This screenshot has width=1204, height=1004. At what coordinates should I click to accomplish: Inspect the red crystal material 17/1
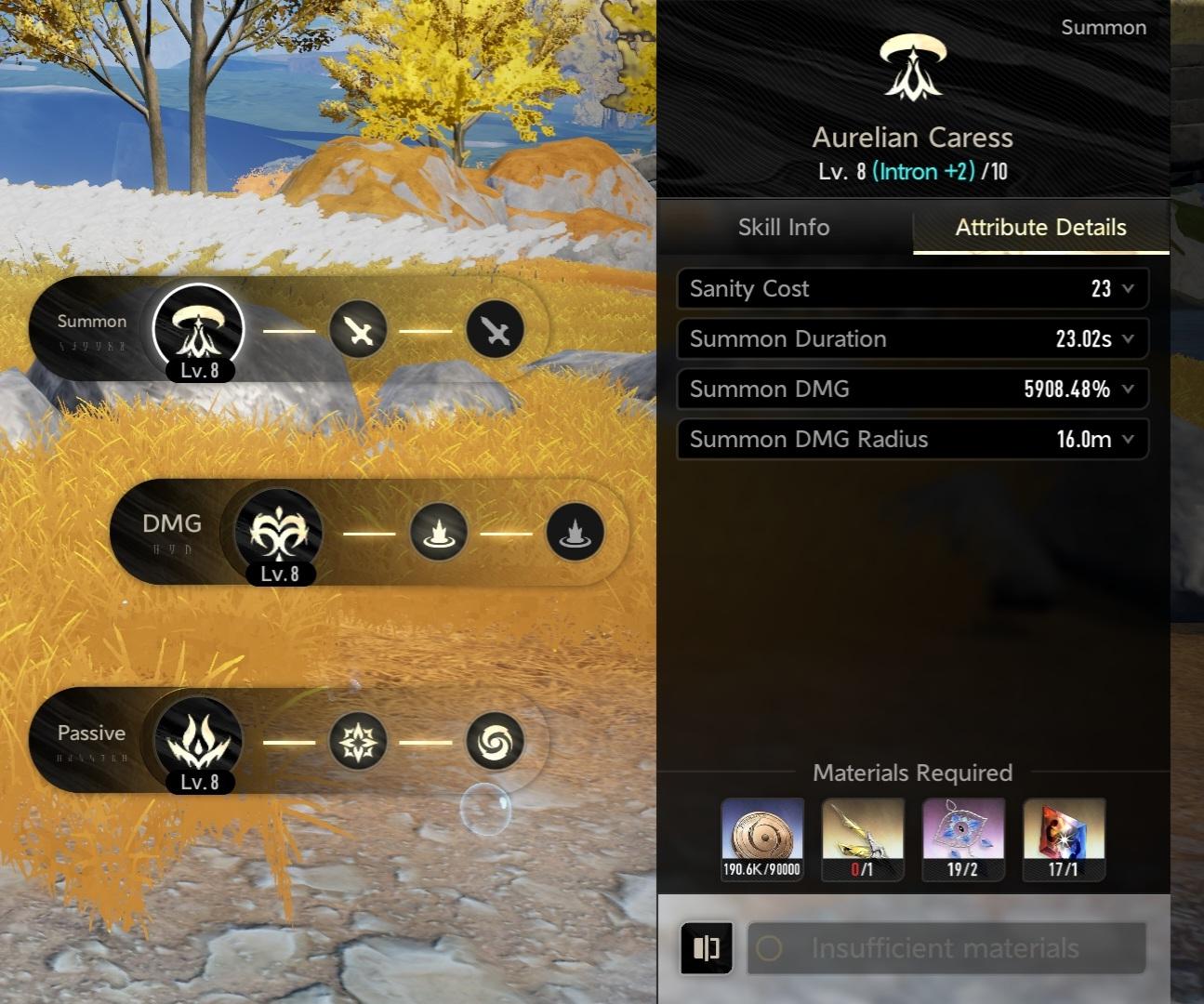point(1064,839)
